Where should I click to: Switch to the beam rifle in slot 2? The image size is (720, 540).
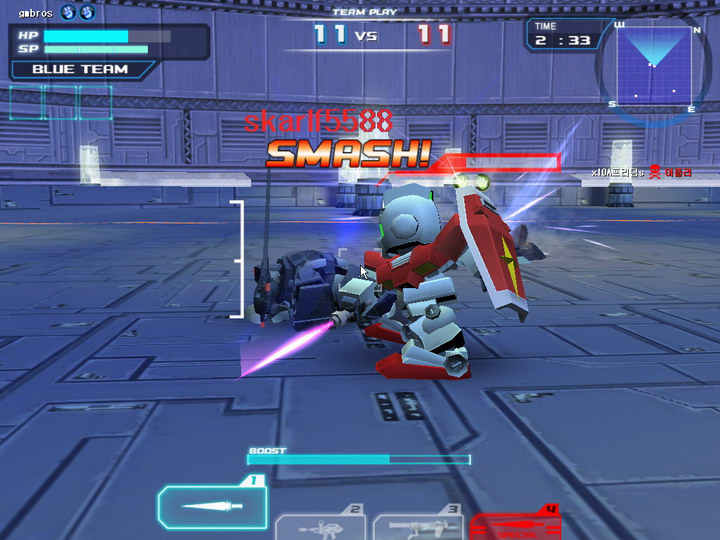pos(319,525)
